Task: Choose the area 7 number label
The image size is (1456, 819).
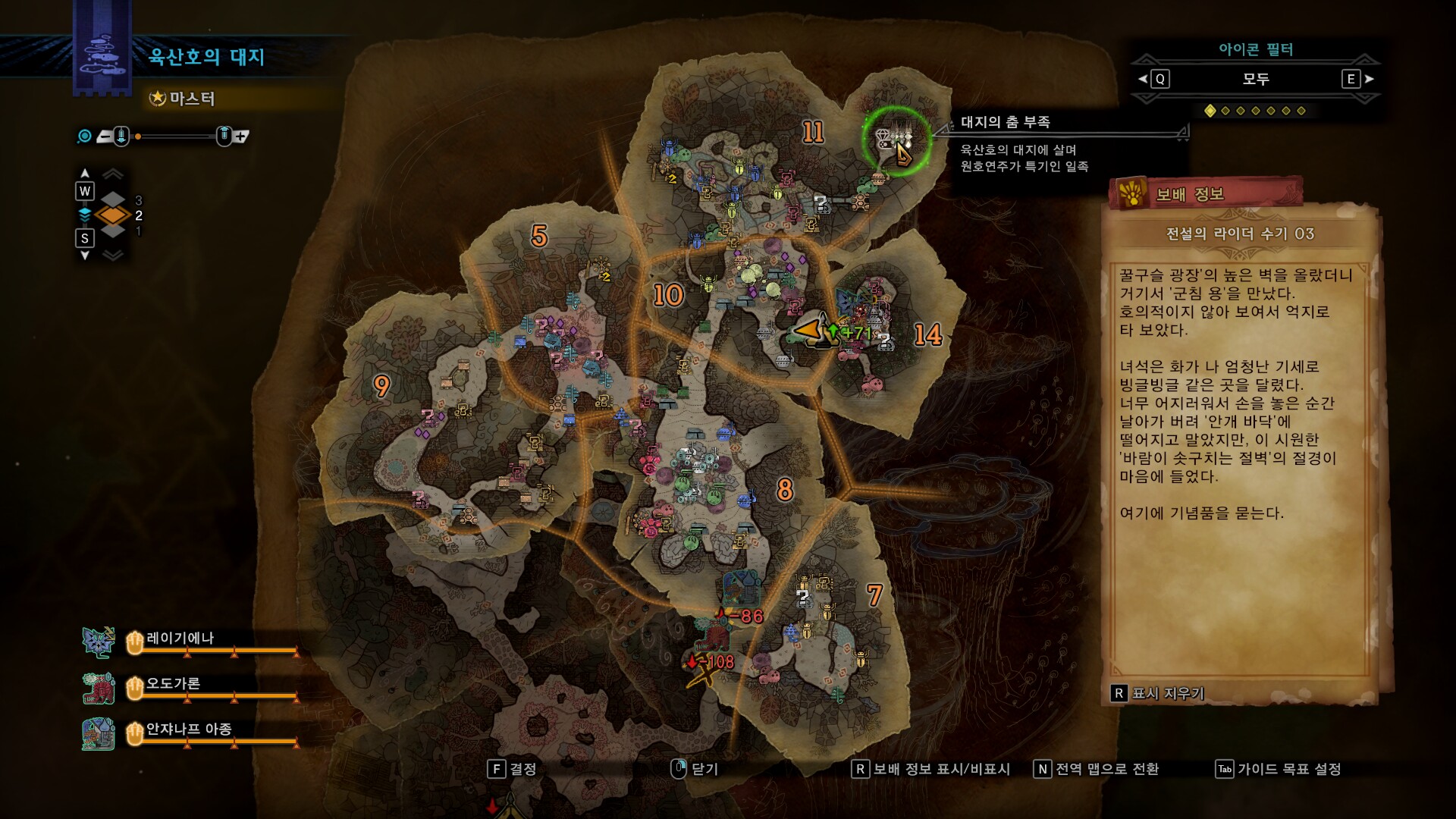Action: pos(874,595)
